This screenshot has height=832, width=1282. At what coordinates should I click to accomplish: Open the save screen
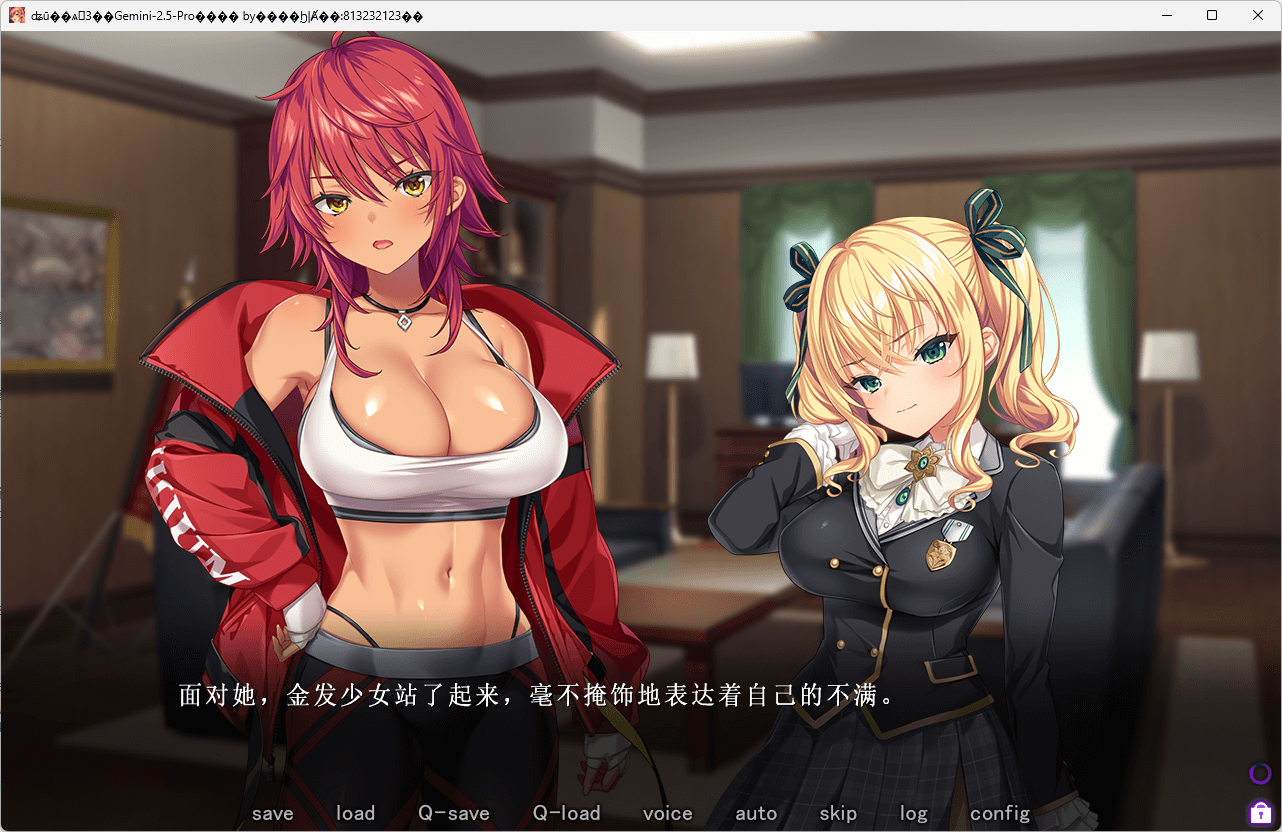[x=272, y=813]
